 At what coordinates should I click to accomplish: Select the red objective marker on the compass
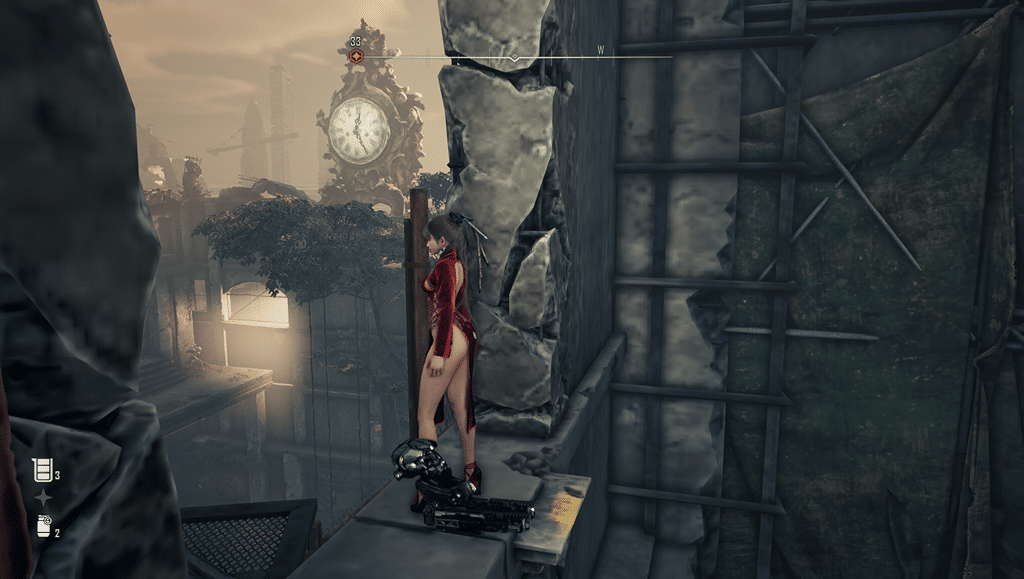point(356,57)
